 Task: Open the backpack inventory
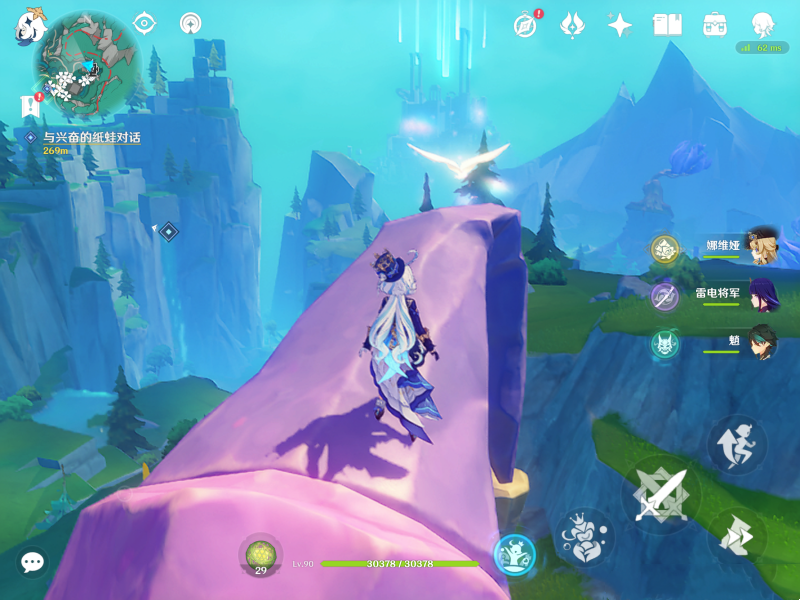[x=714, y=24]
